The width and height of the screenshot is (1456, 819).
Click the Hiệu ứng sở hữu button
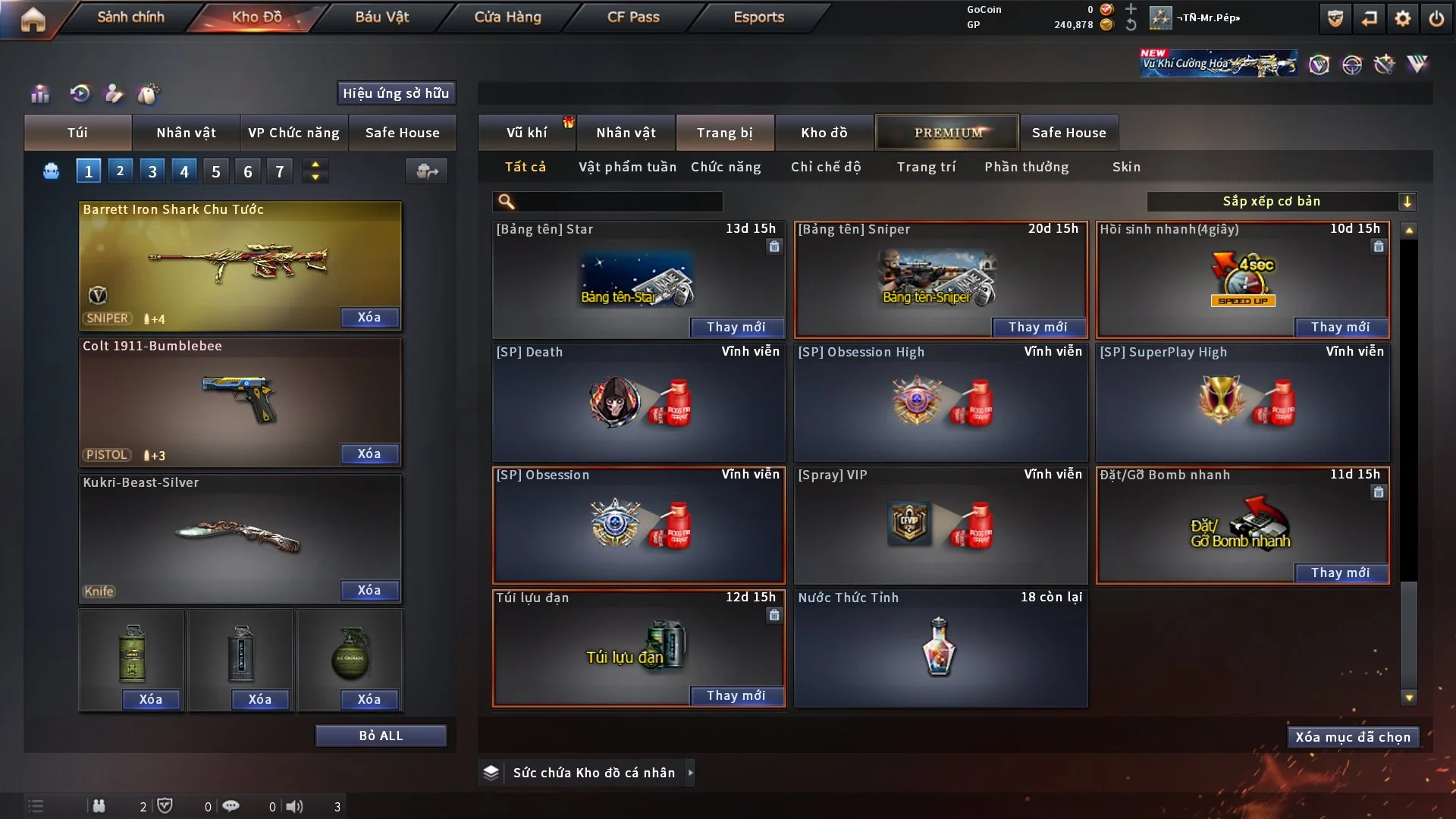point(396,93)
